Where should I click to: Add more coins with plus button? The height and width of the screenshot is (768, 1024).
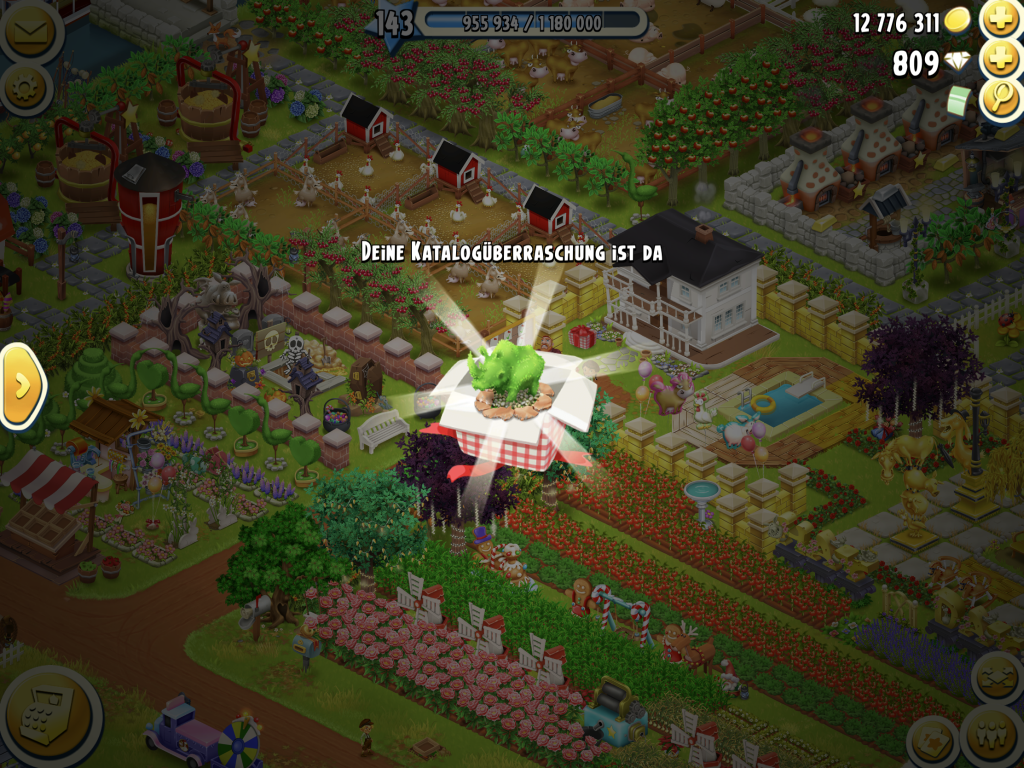tap(999, 20)
